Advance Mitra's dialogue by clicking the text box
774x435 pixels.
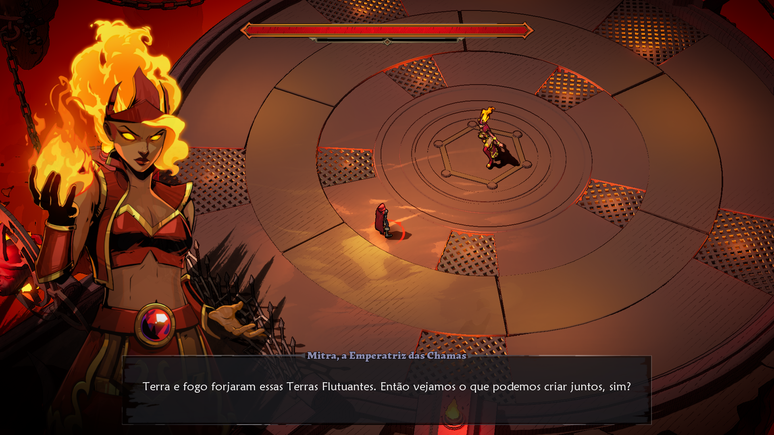pos(387,388)
